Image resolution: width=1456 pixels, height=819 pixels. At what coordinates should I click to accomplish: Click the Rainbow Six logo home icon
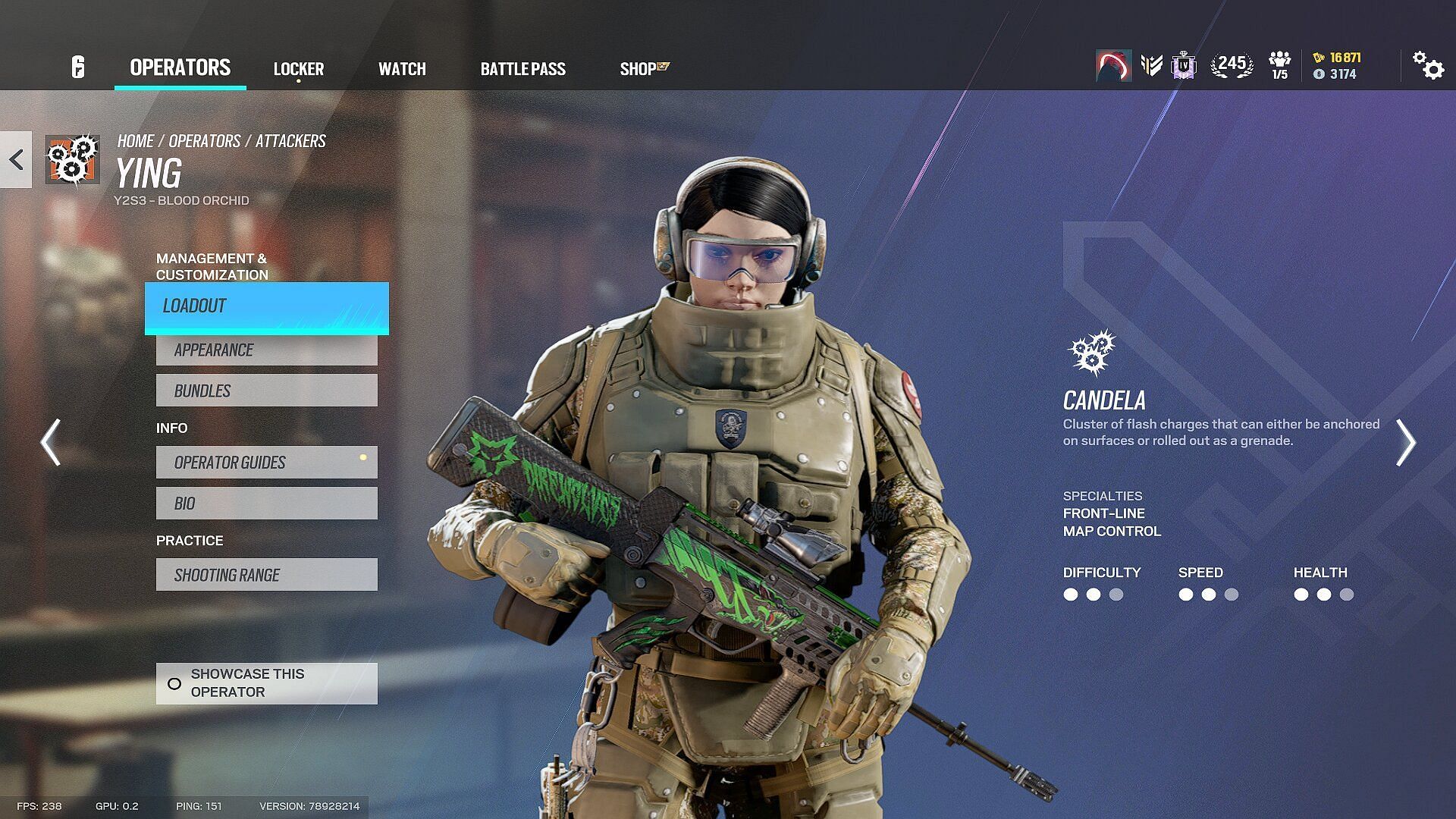[x=77, y=67]
